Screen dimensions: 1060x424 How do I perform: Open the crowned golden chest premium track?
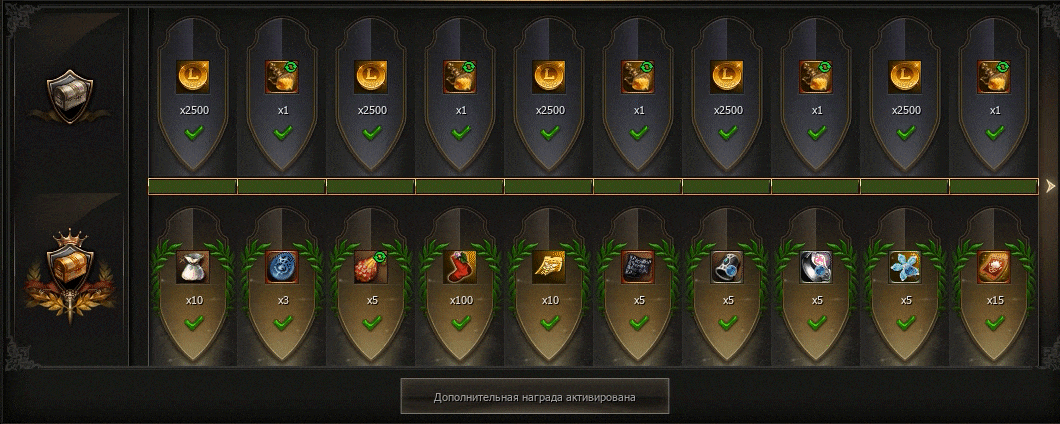[70, 271]
